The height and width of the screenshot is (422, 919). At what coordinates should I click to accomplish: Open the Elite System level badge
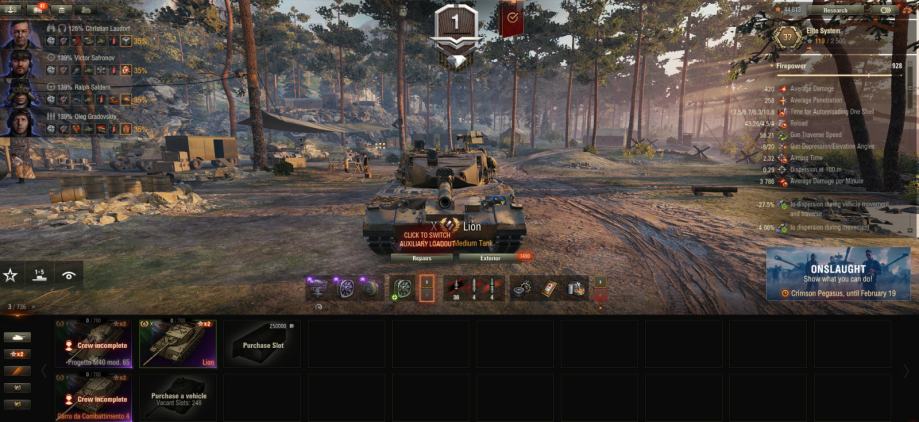click(787, 37)
